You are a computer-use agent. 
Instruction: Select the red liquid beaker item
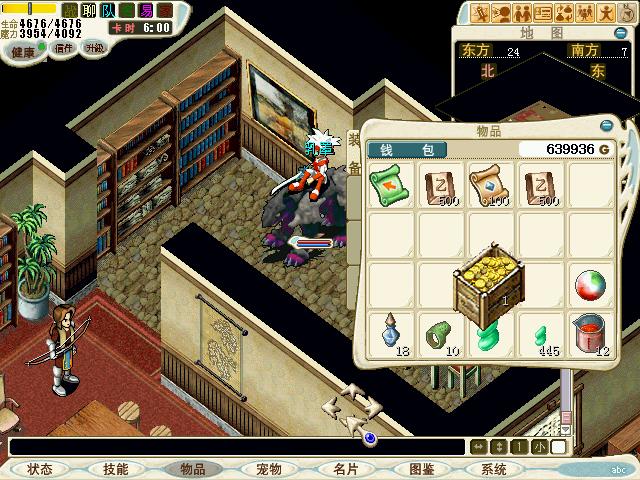590,333
